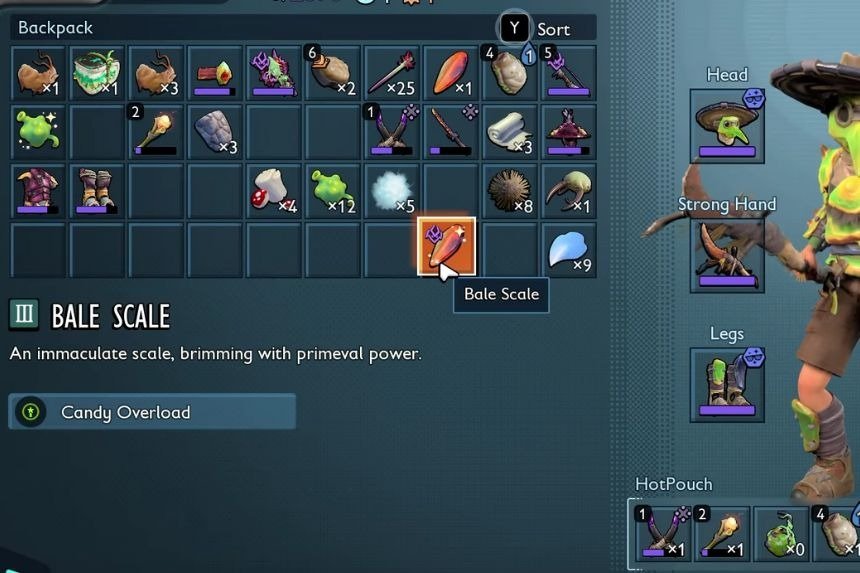Pick the grey stone chunk stack
The image size is (860, 573).
click(x=214, y=131)
